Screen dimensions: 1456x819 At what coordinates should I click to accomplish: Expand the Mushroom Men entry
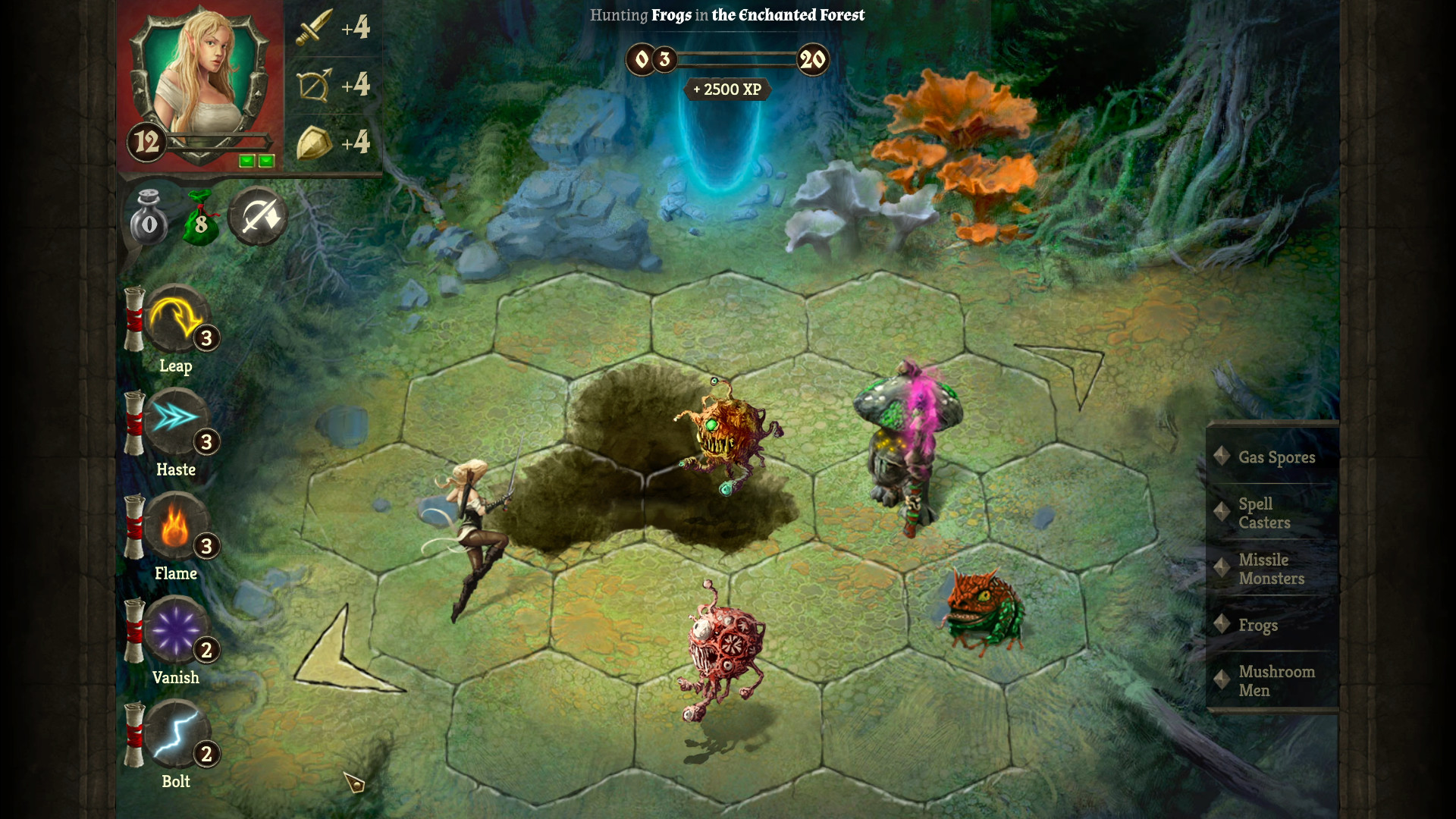click(x=1277, y=680)
